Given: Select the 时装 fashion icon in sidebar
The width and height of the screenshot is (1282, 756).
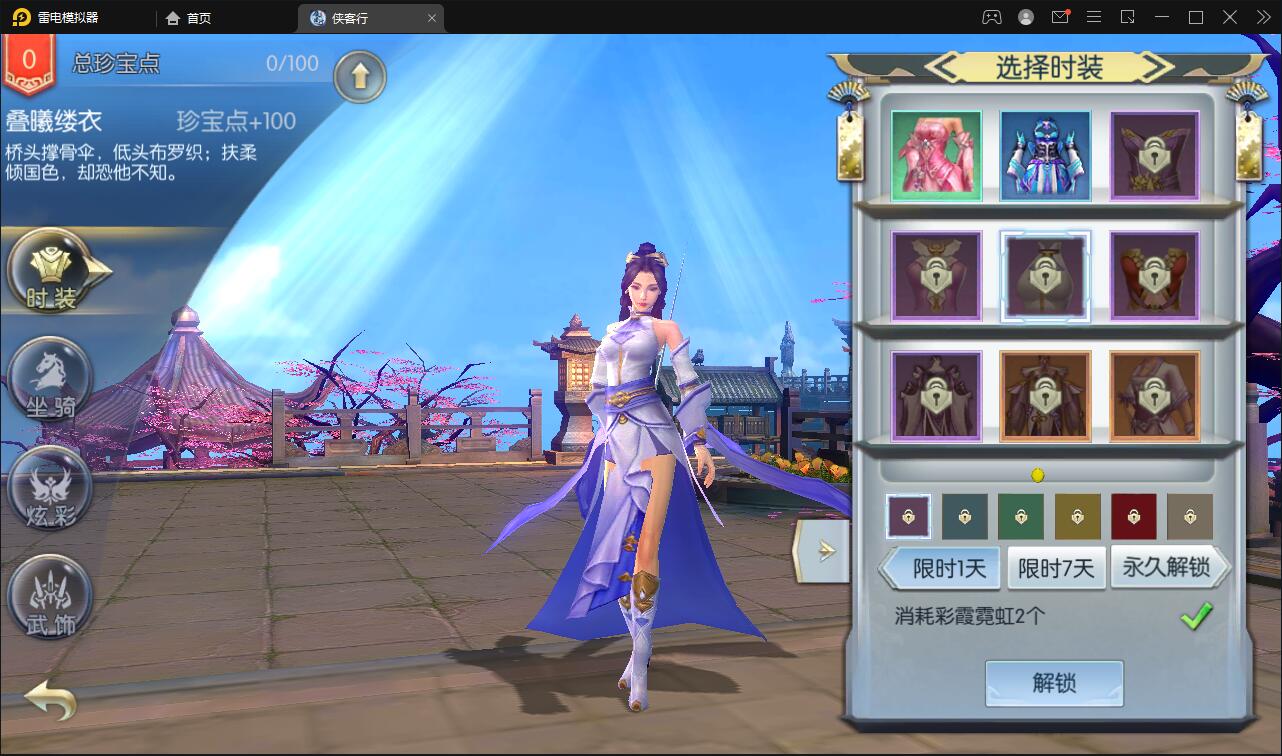Looking at the screenshot, I should point(50,270).
